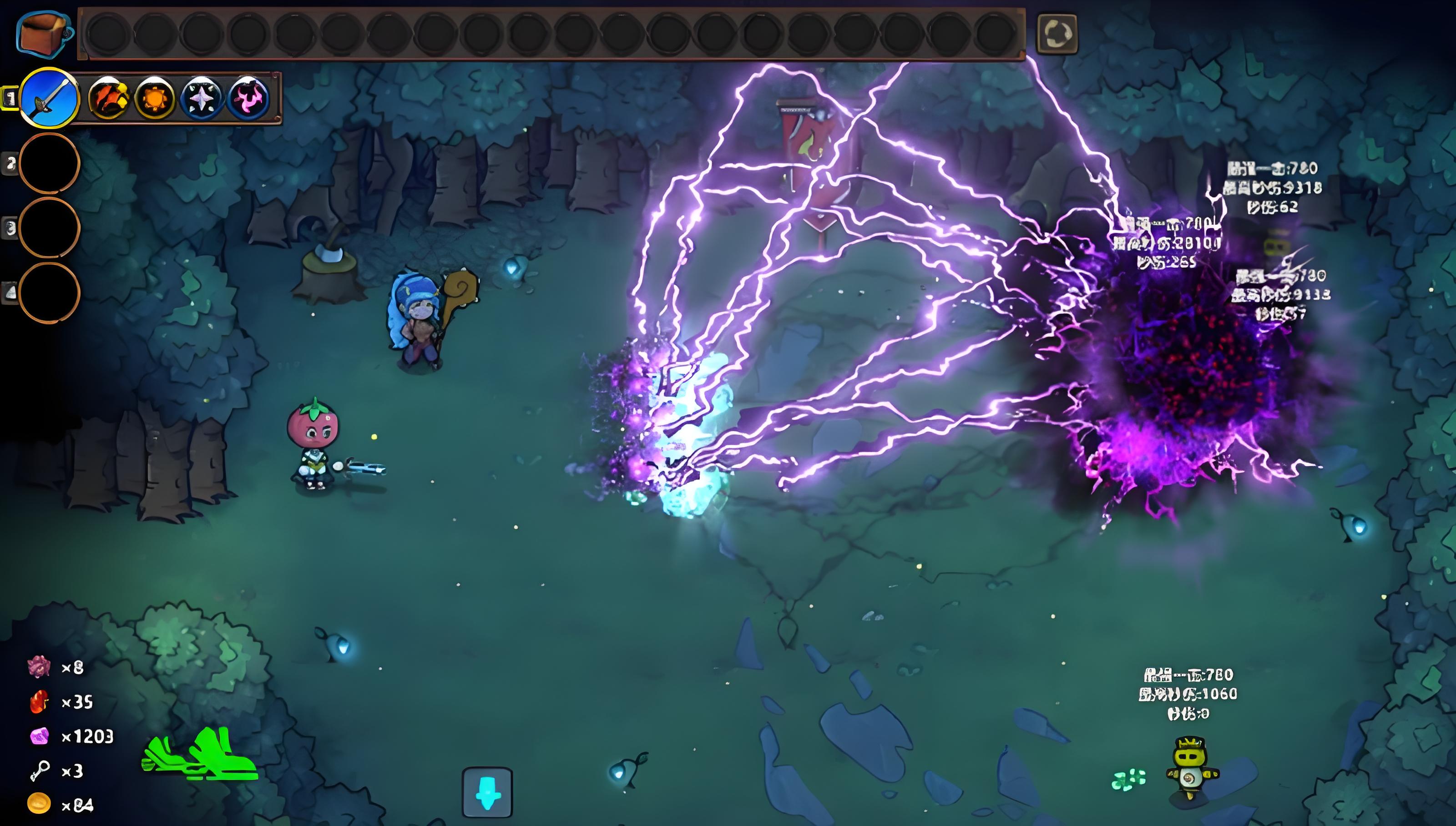This screenshot has width=1456, height=826.
Task: Use the white four-point star skill
Action: (202, 98)
